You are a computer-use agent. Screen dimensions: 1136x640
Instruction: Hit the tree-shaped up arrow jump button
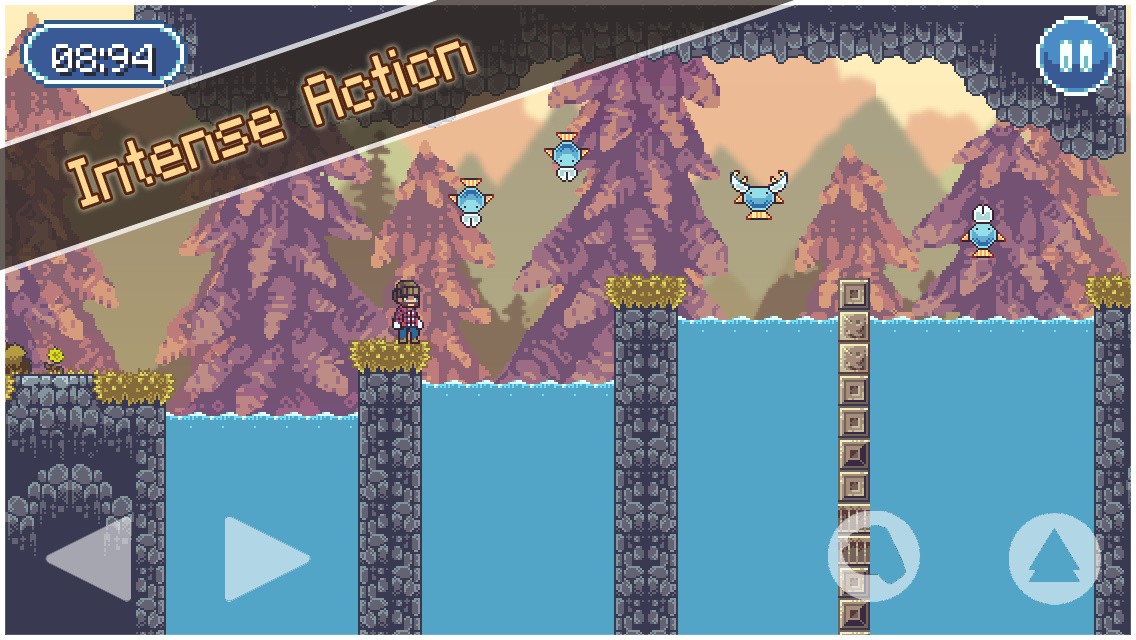click(x=1054, y=559)
